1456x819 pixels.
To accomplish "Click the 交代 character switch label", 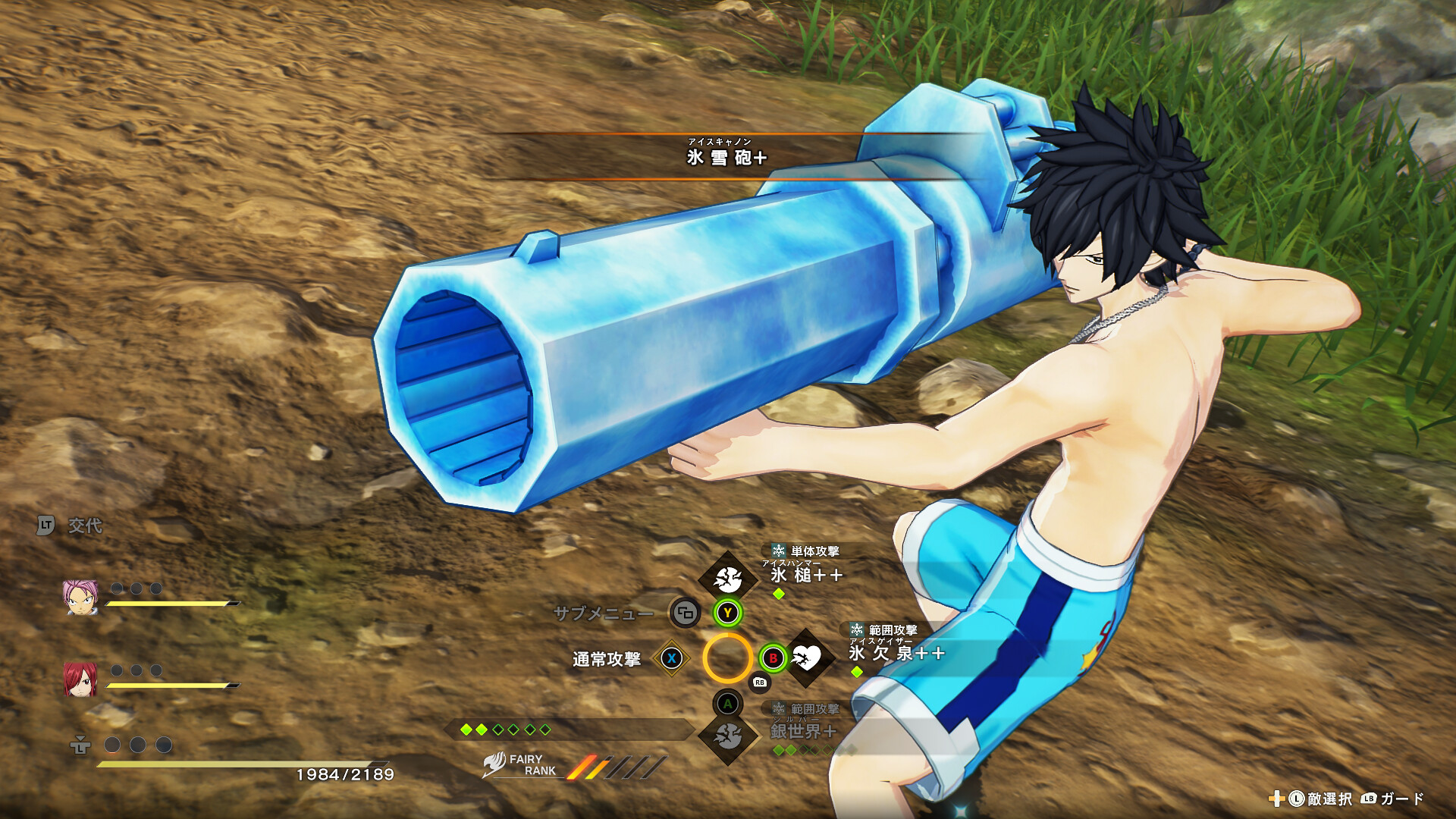I will 84,526.
